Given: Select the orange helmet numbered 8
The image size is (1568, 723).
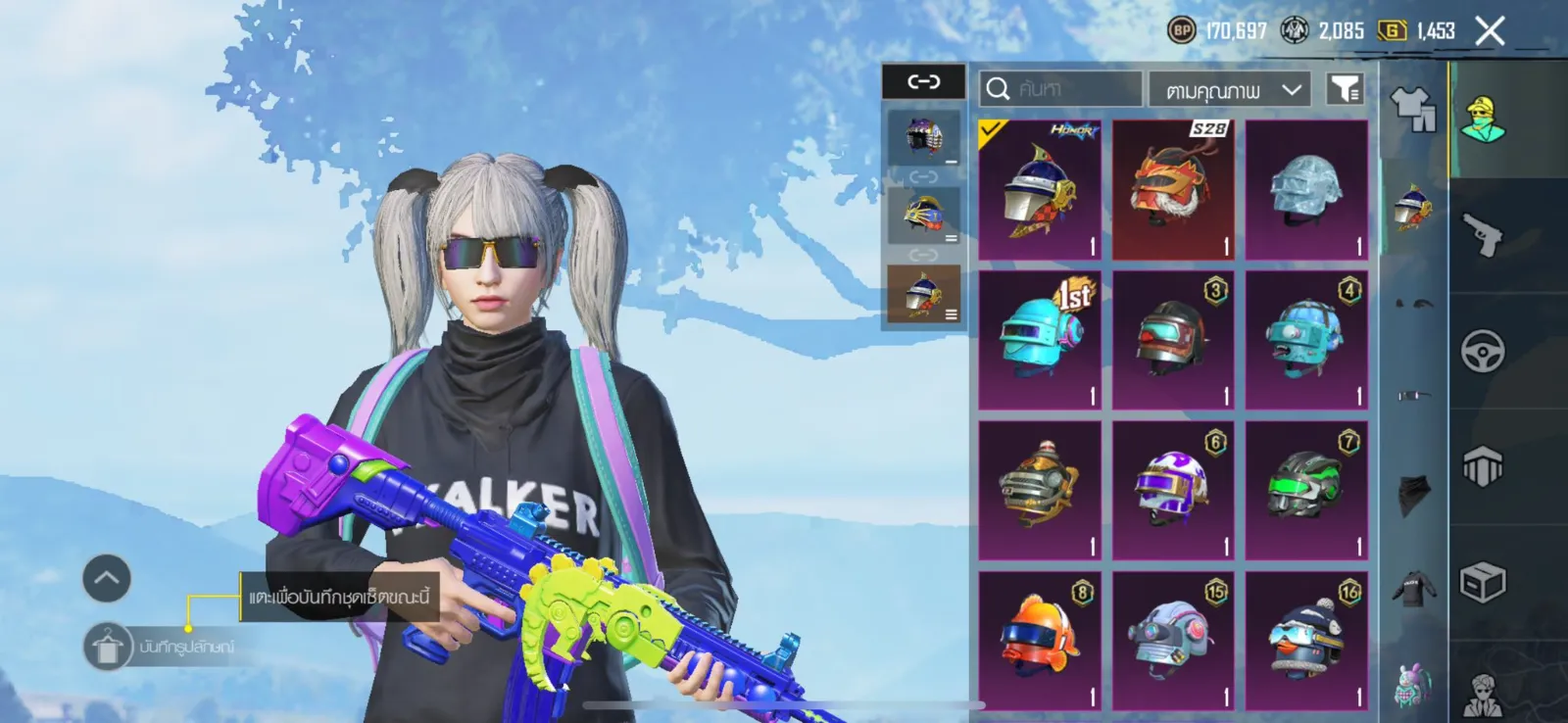Looking at the screenshot, I should click(x=1040, y=640).
